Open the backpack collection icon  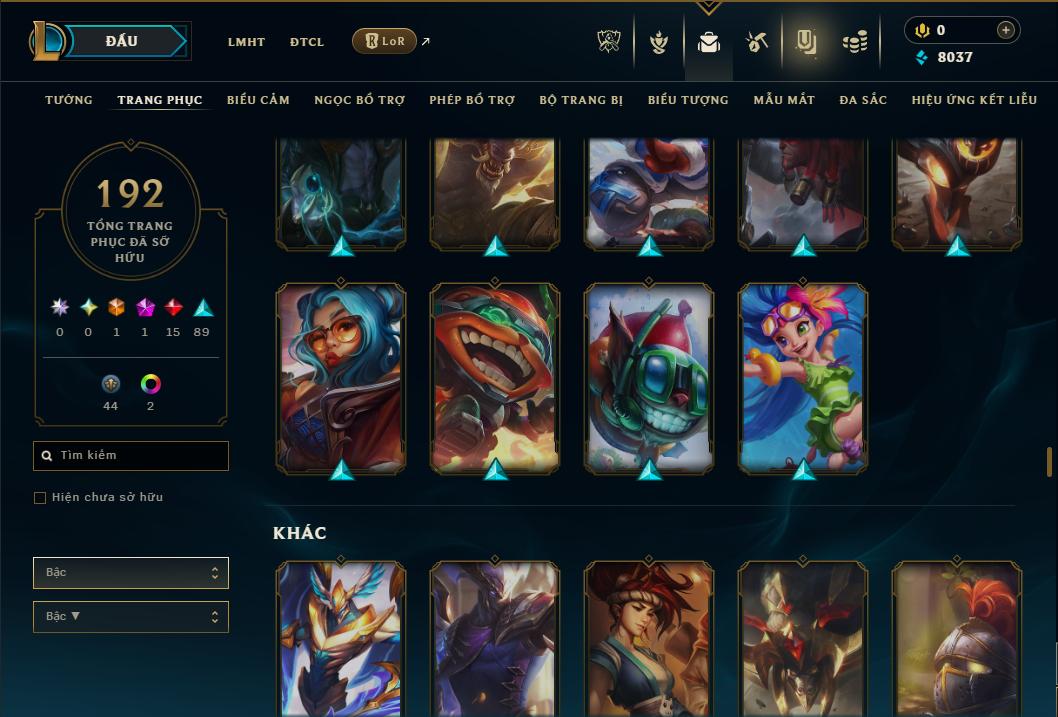pos(709,42)
